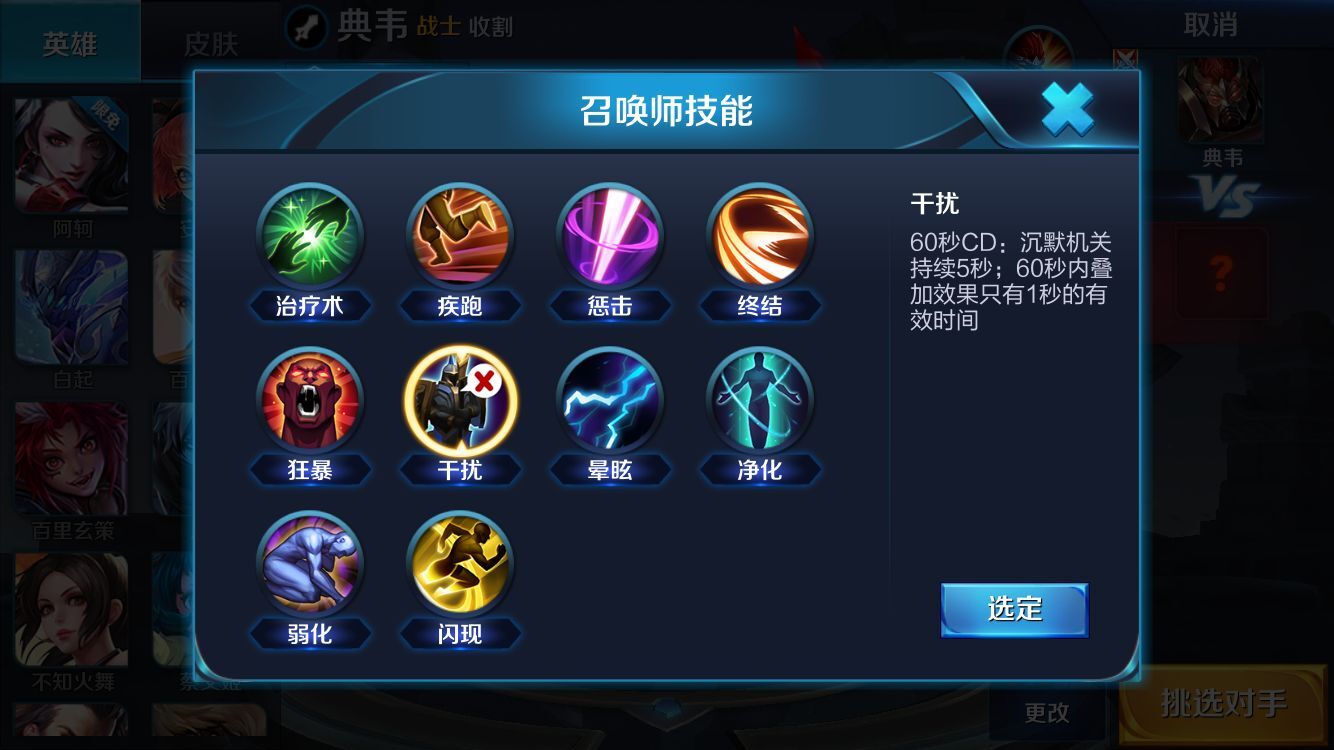Click the highlighted 干扰 (Disrupt) skill
The image size is (1334, 750).
[460, 398]
